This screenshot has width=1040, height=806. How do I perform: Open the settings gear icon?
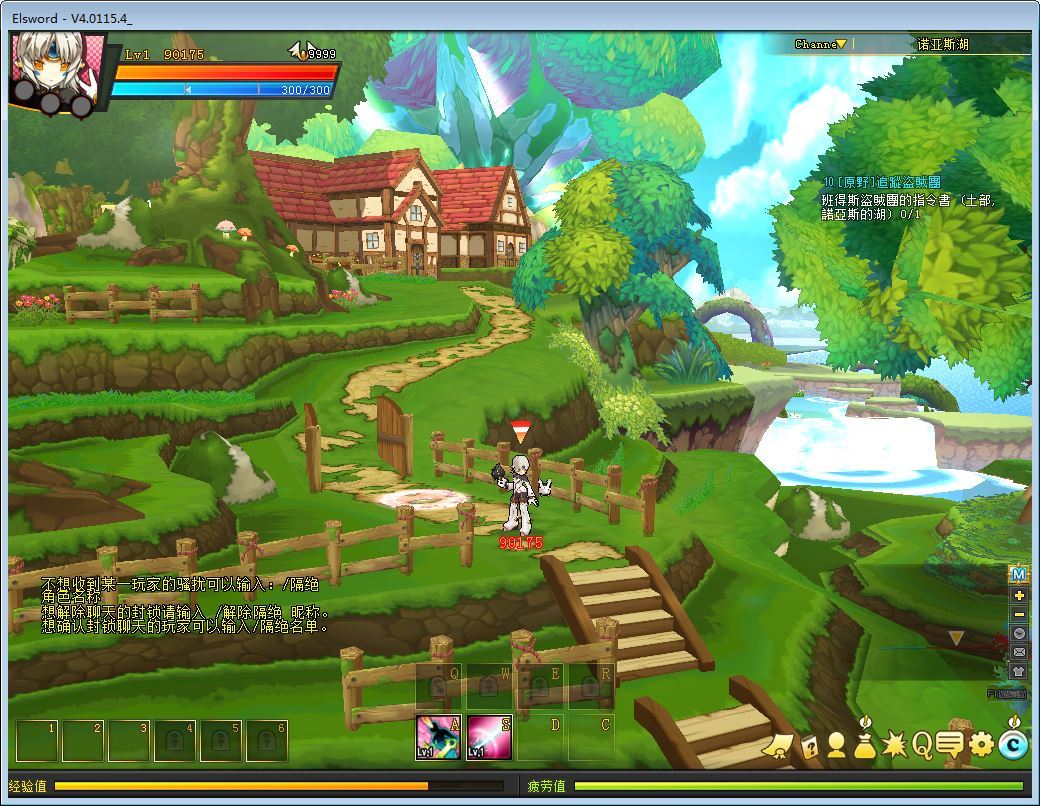click(x=982, y=744)
